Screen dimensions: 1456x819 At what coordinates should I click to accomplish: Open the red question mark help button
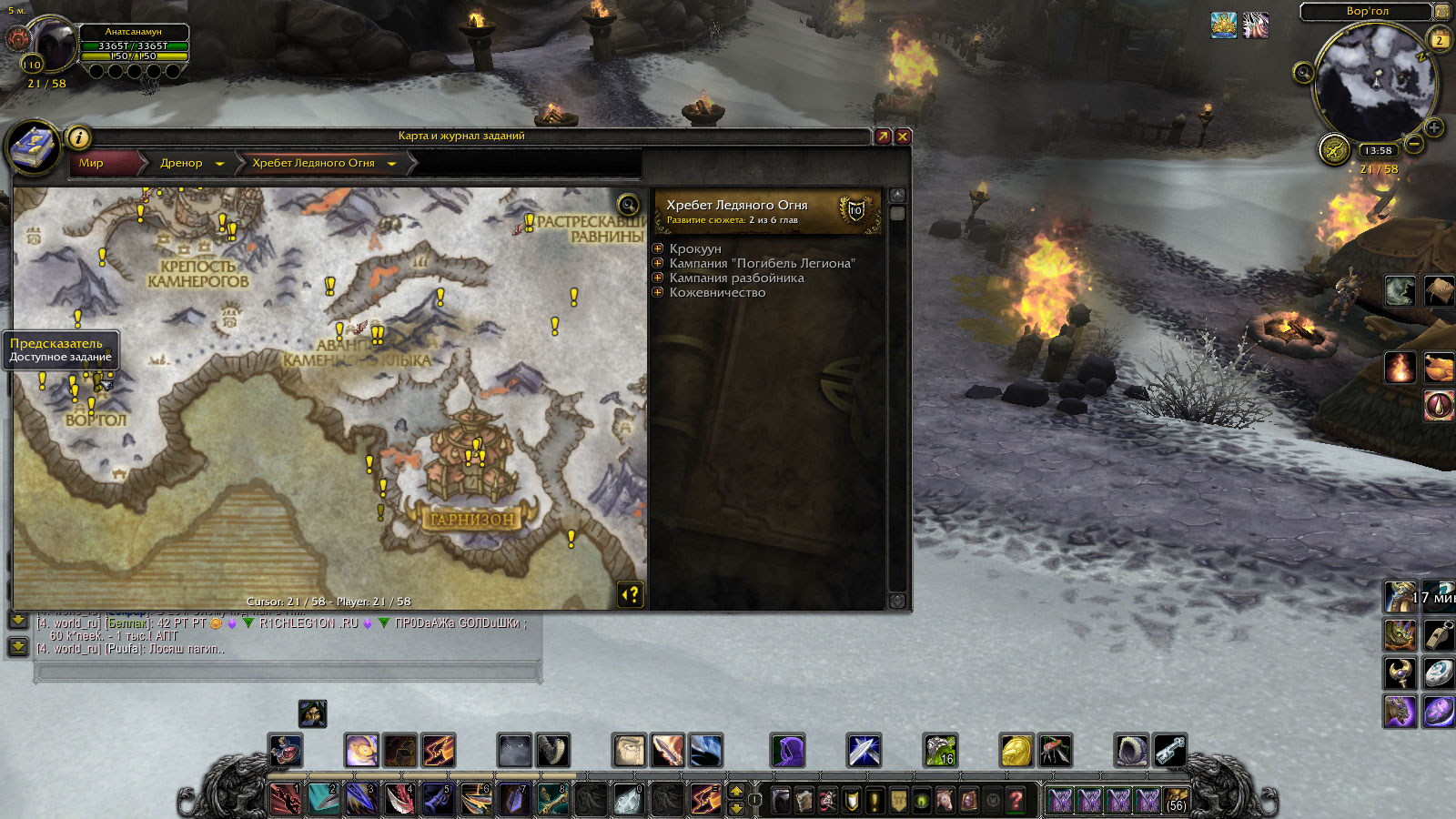coord(1016,800)
